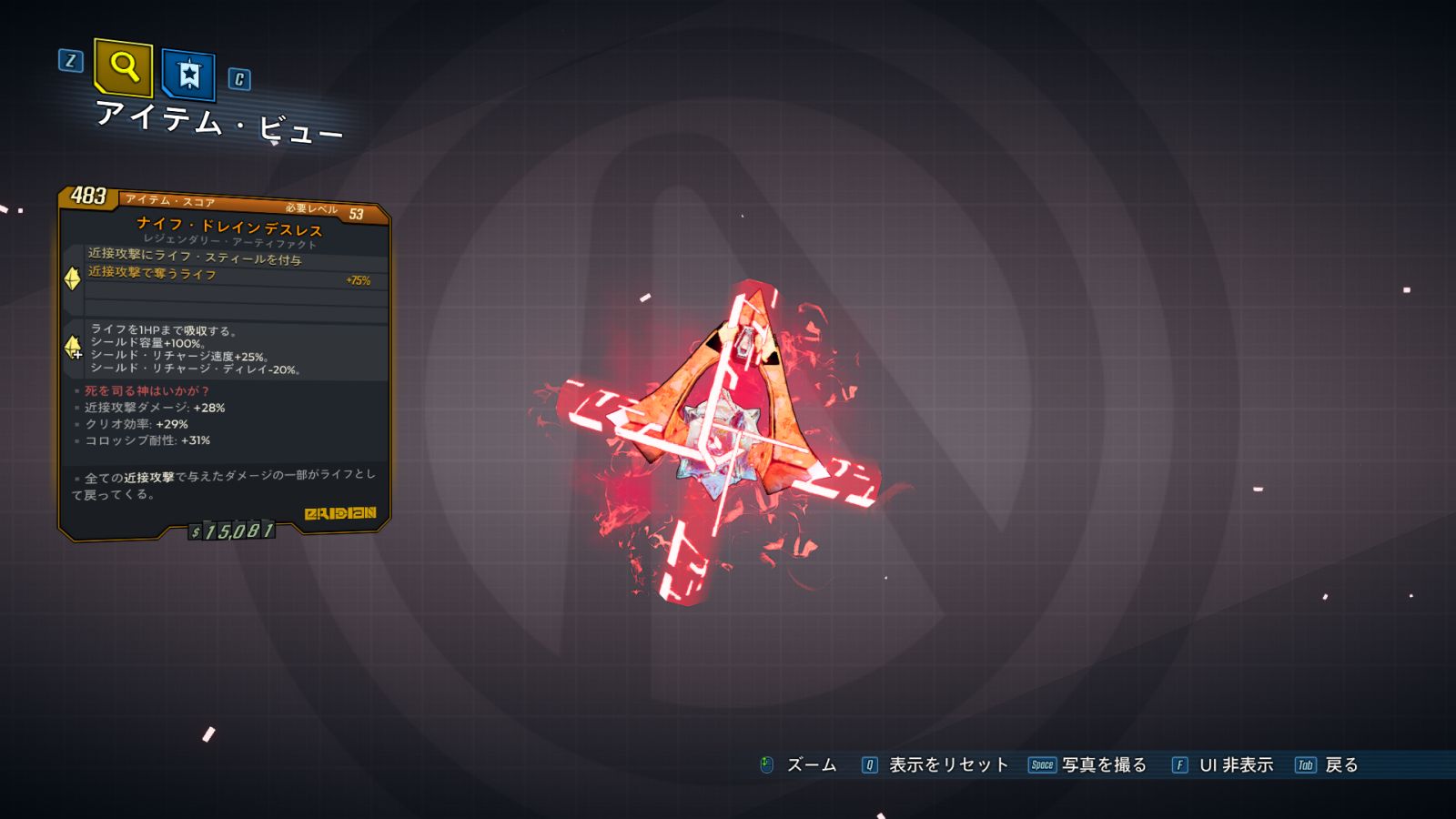Select the magnifying glass Item View tab
Image resolution: width=1456 pixels, height=819 pixels.
124,67
